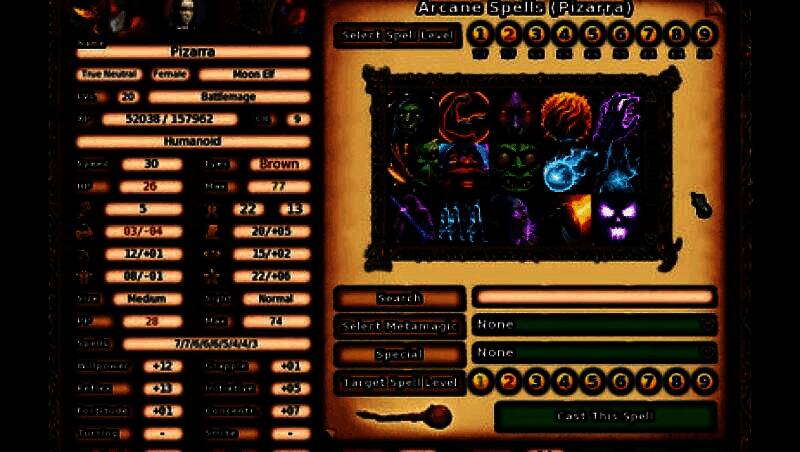Choose level 9 in Select Spell Level

705,35
